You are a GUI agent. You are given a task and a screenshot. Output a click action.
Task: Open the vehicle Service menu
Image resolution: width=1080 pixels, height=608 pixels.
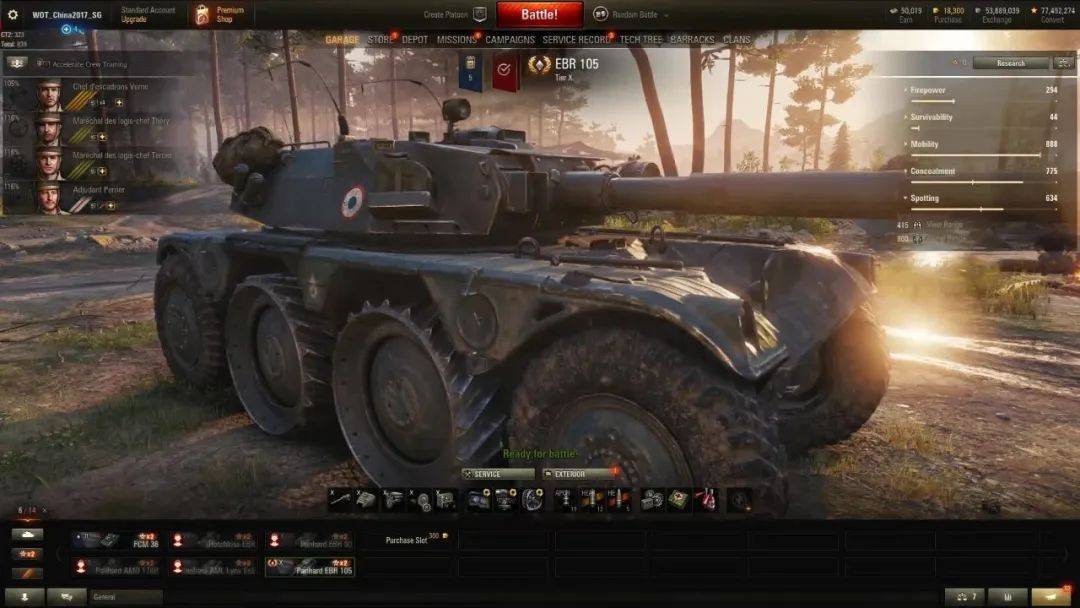pyautogui.click(x=498, y=474)
